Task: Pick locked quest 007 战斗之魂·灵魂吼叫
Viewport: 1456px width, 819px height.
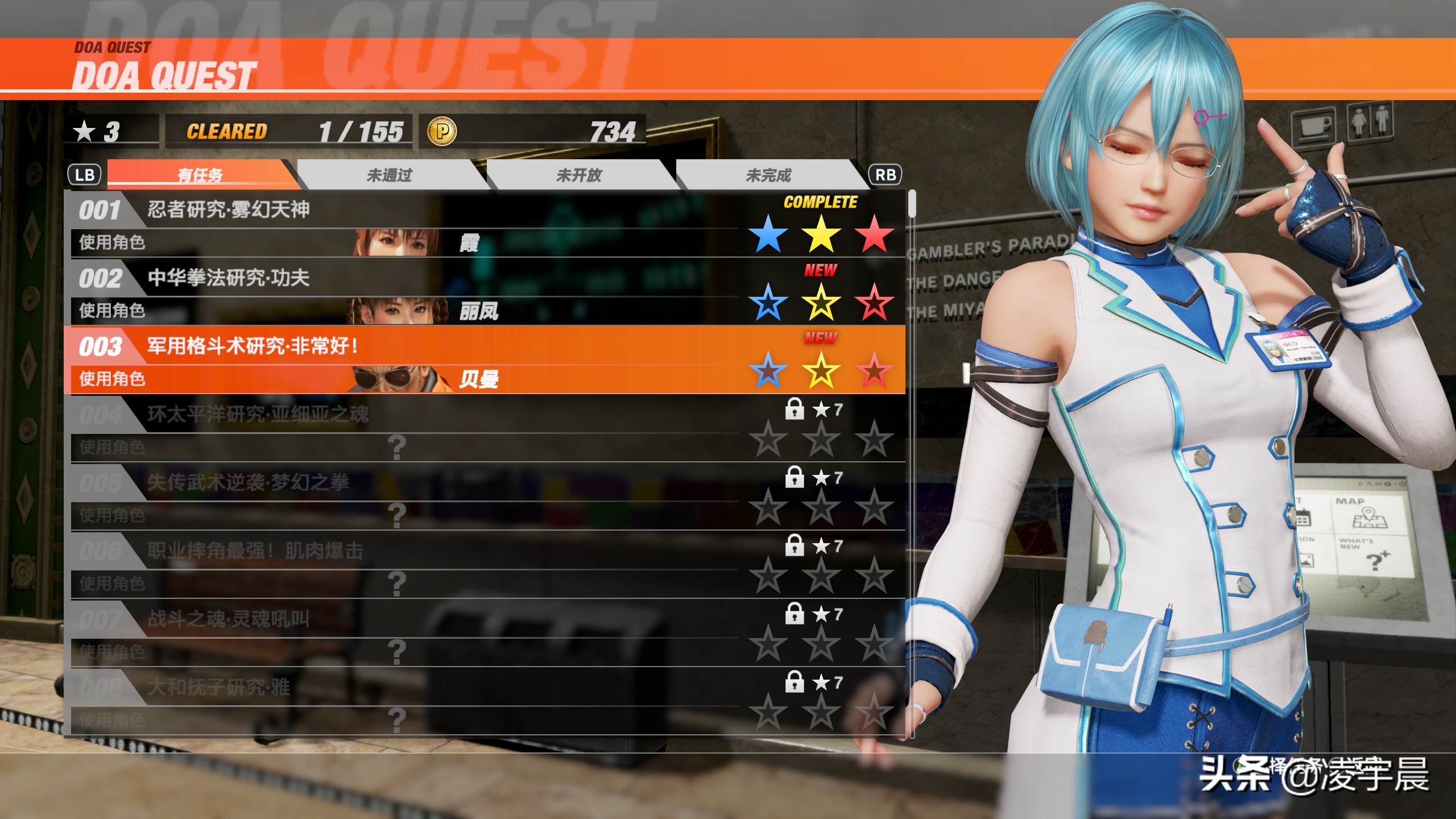Action: pyautogui.click(x=398, y=633)
